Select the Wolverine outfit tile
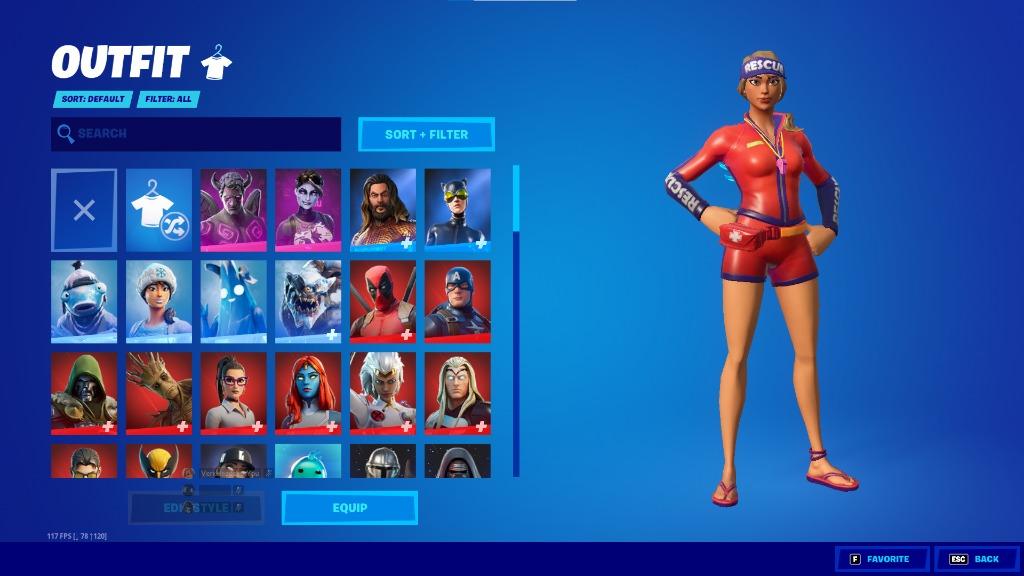1024x576 pixels. point(159,461)
